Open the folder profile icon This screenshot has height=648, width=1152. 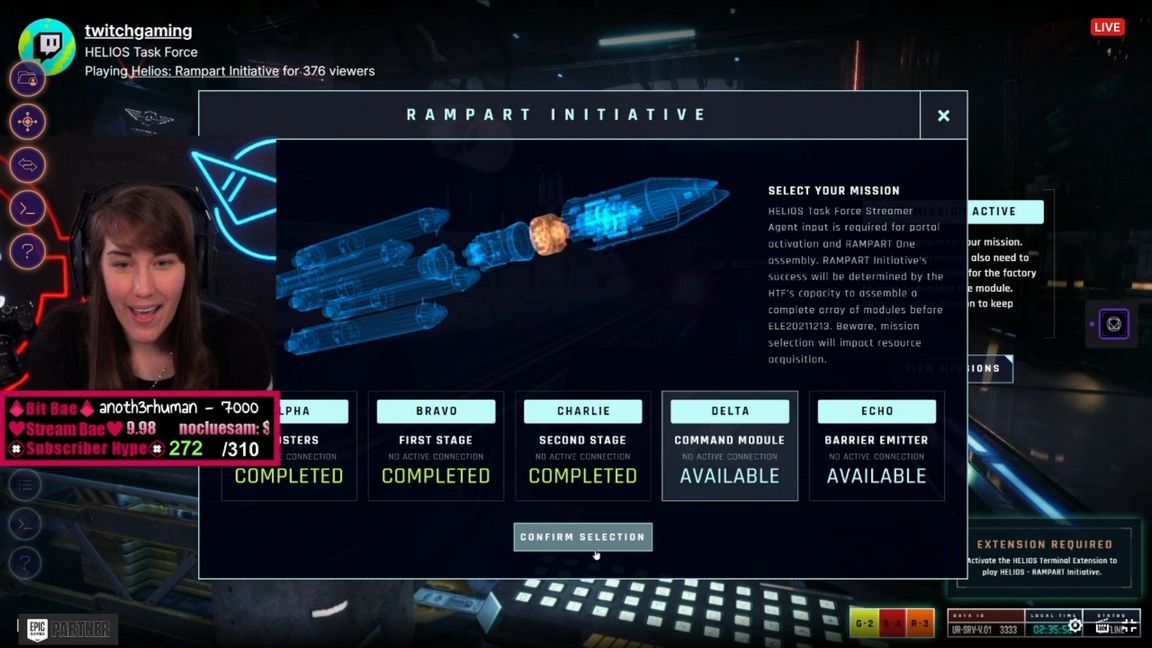[x=27, y=78]
